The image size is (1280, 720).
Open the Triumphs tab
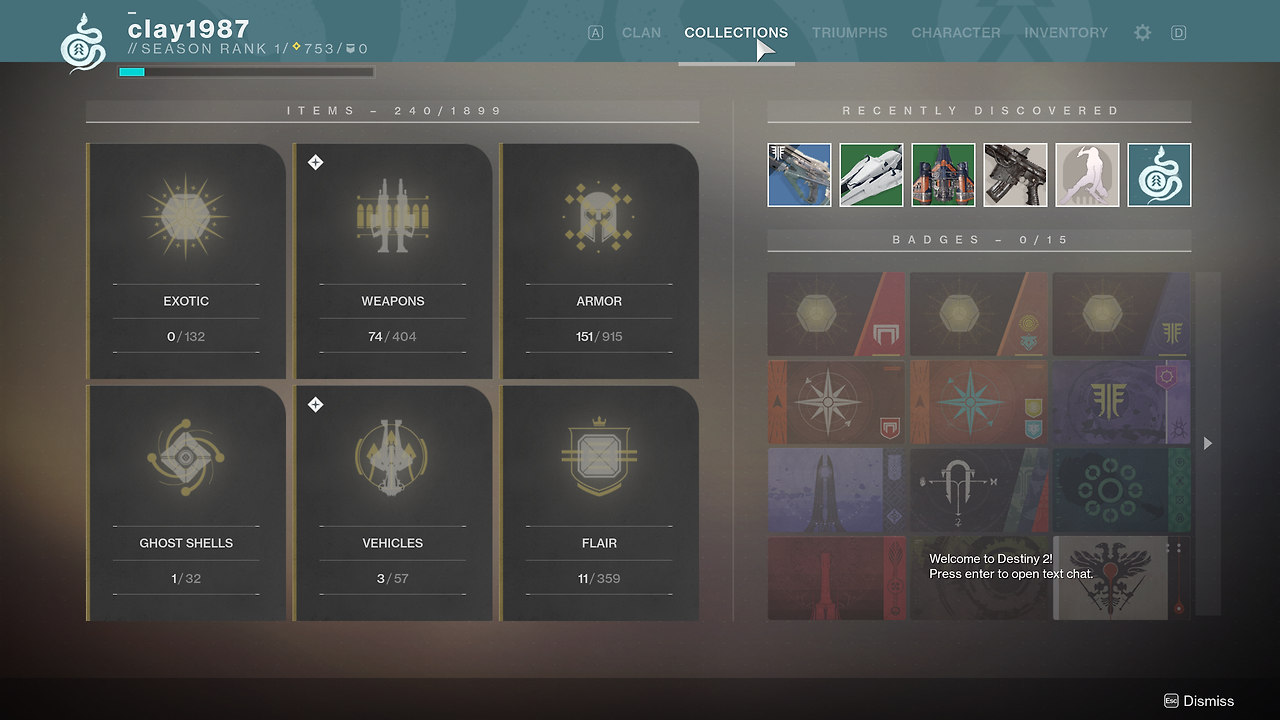(849, 33)
